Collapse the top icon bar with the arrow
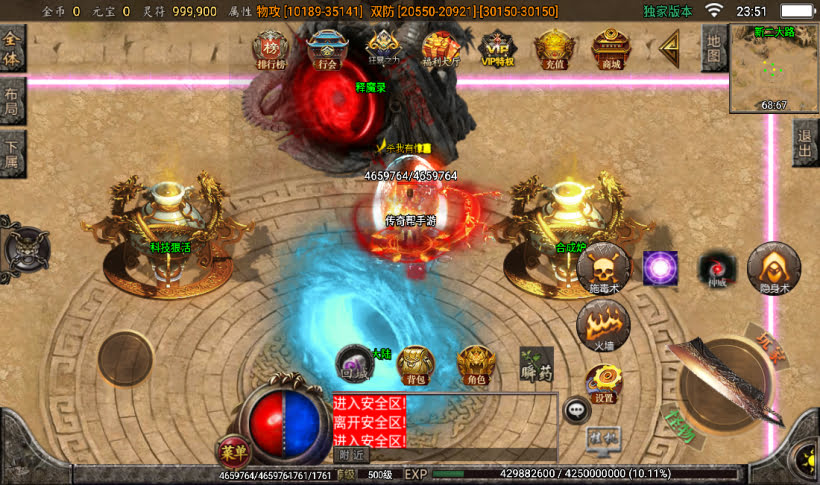Viewport: 820px width, 485px height. pyautogui.click(x=667, y=46)
